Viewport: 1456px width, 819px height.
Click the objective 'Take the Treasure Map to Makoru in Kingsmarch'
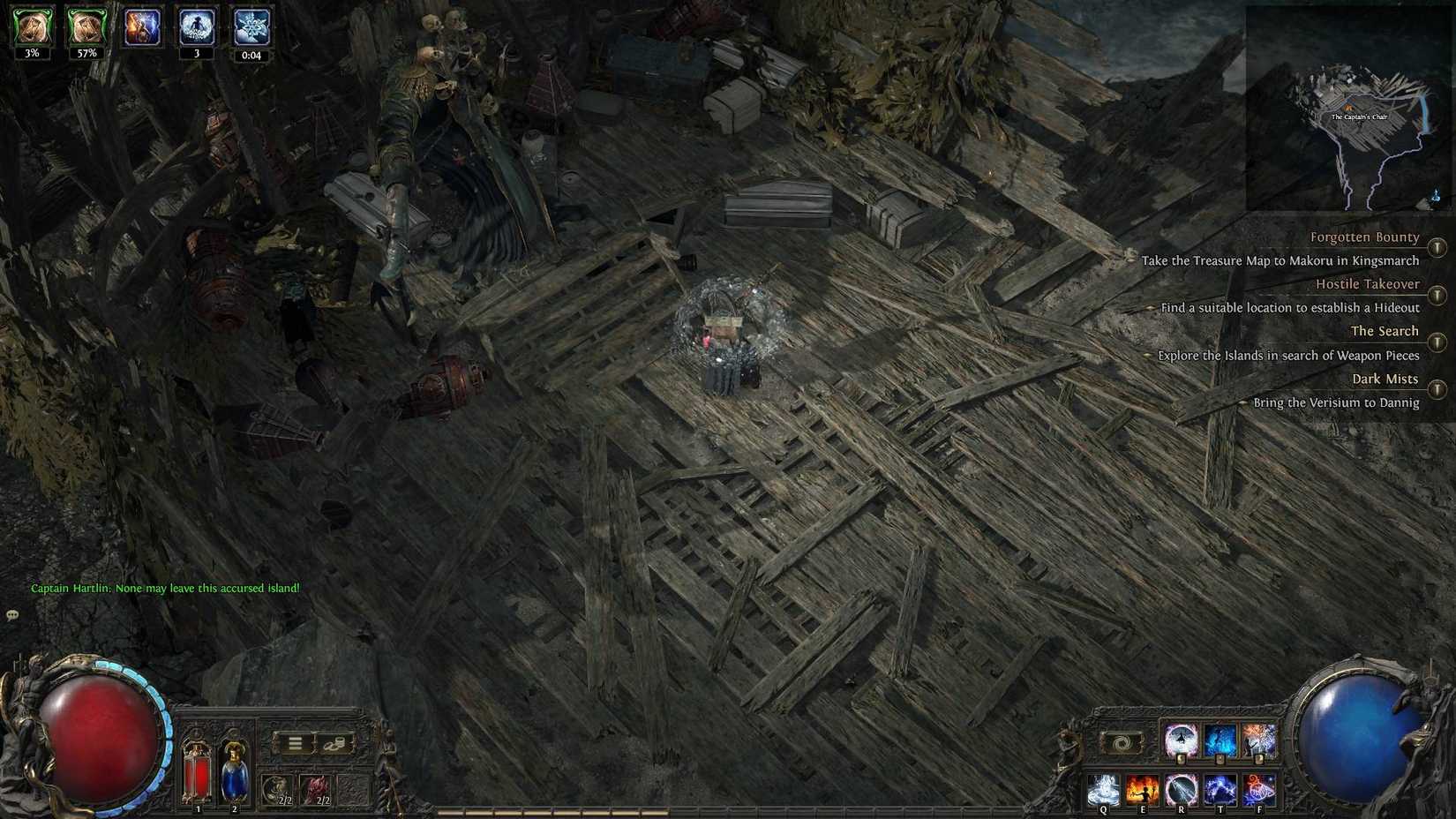pyautogui.click(x=1281, y=260)
